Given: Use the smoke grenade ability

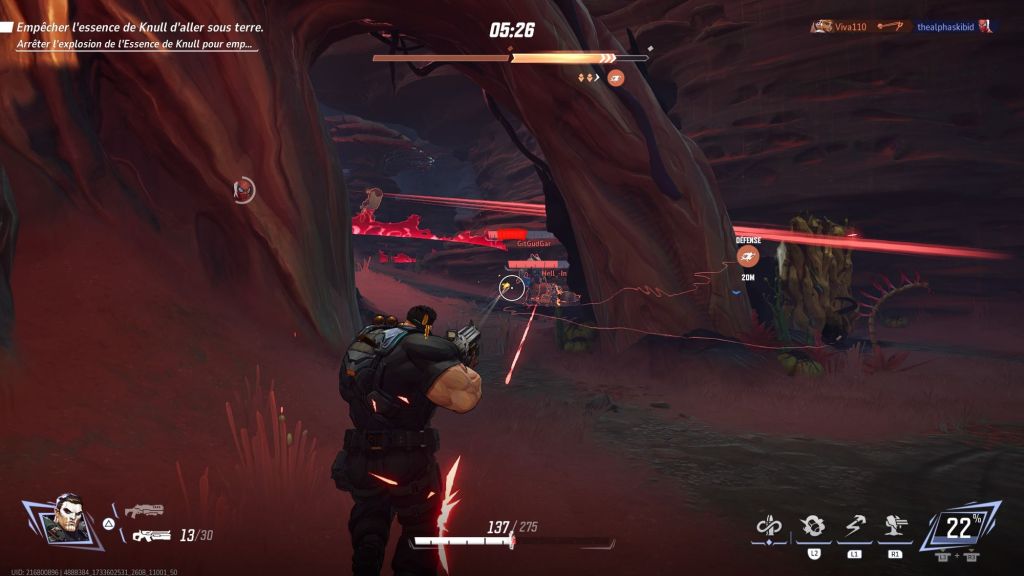Looking at the screenshot, I should coord(813,526).
